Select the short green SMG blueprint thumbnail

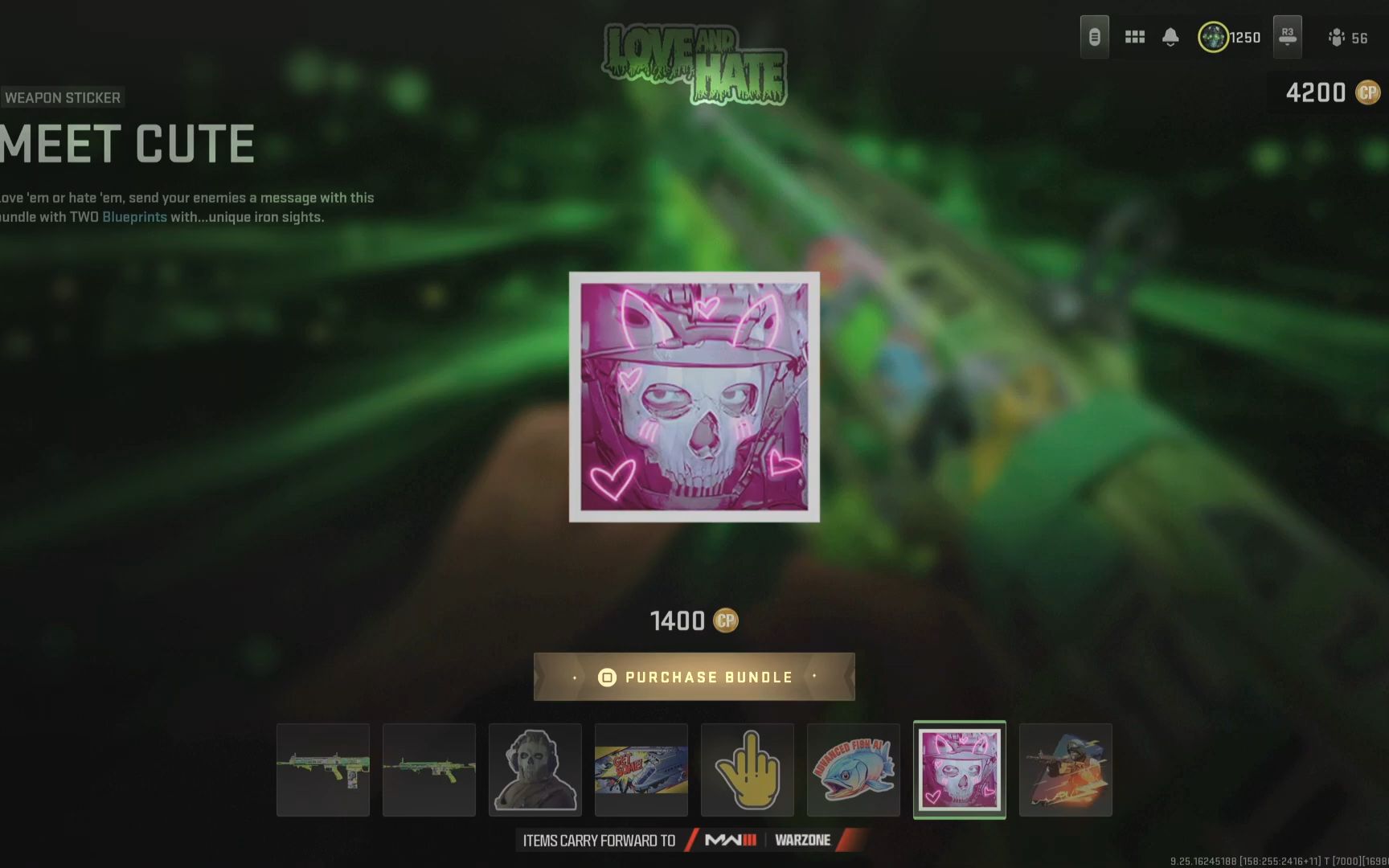click(323, 770)
